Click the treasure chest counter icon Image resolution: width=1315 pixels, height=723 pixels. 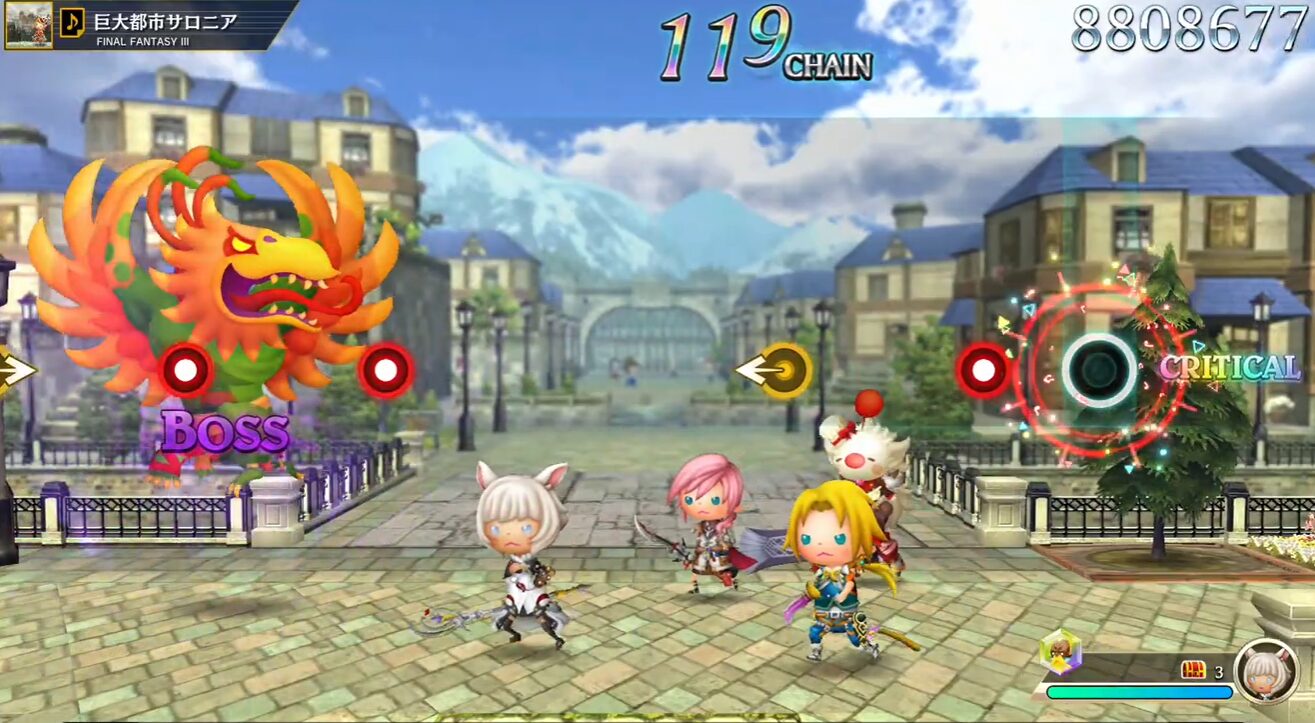(1193, 670)
